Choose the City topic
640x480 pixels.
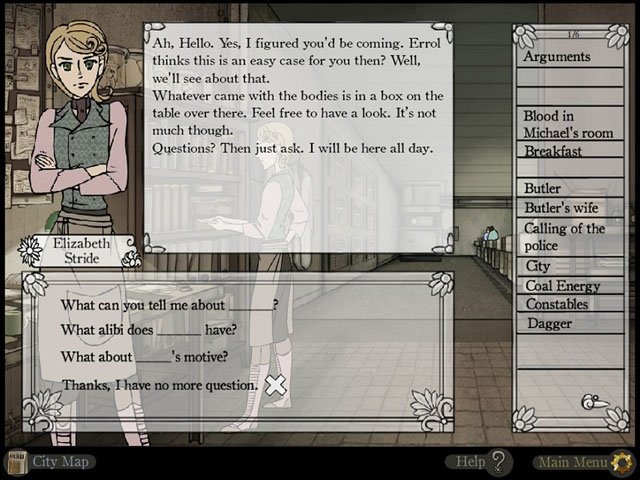(x=538, y=266)
